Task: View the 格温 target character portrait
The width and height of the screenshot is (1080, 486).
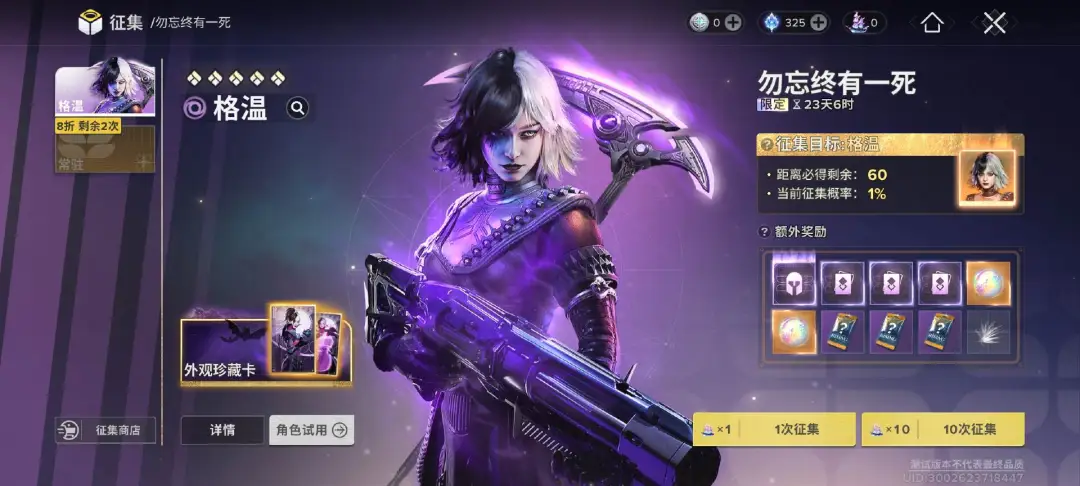Action: tap(986, 179)
